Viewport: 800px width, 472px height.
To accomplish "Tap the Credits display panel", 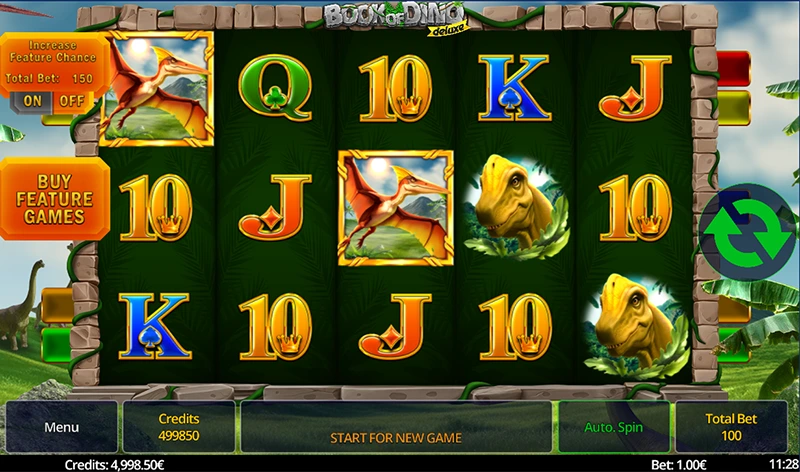I will click(x=179, y=427).
